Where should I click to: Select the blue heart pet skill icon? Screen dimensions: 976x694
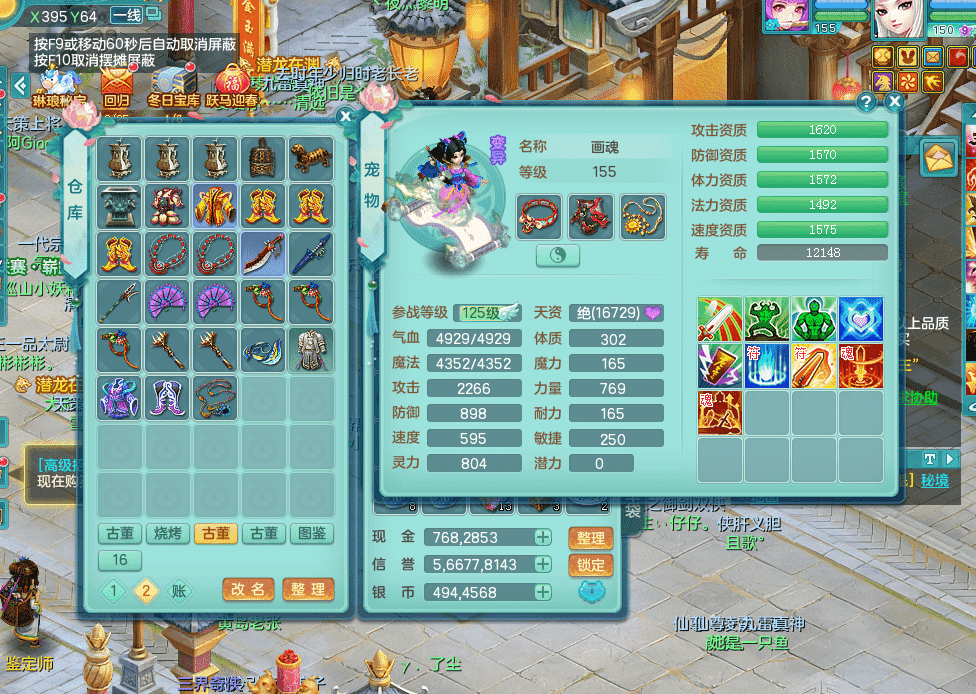[861, 319]
